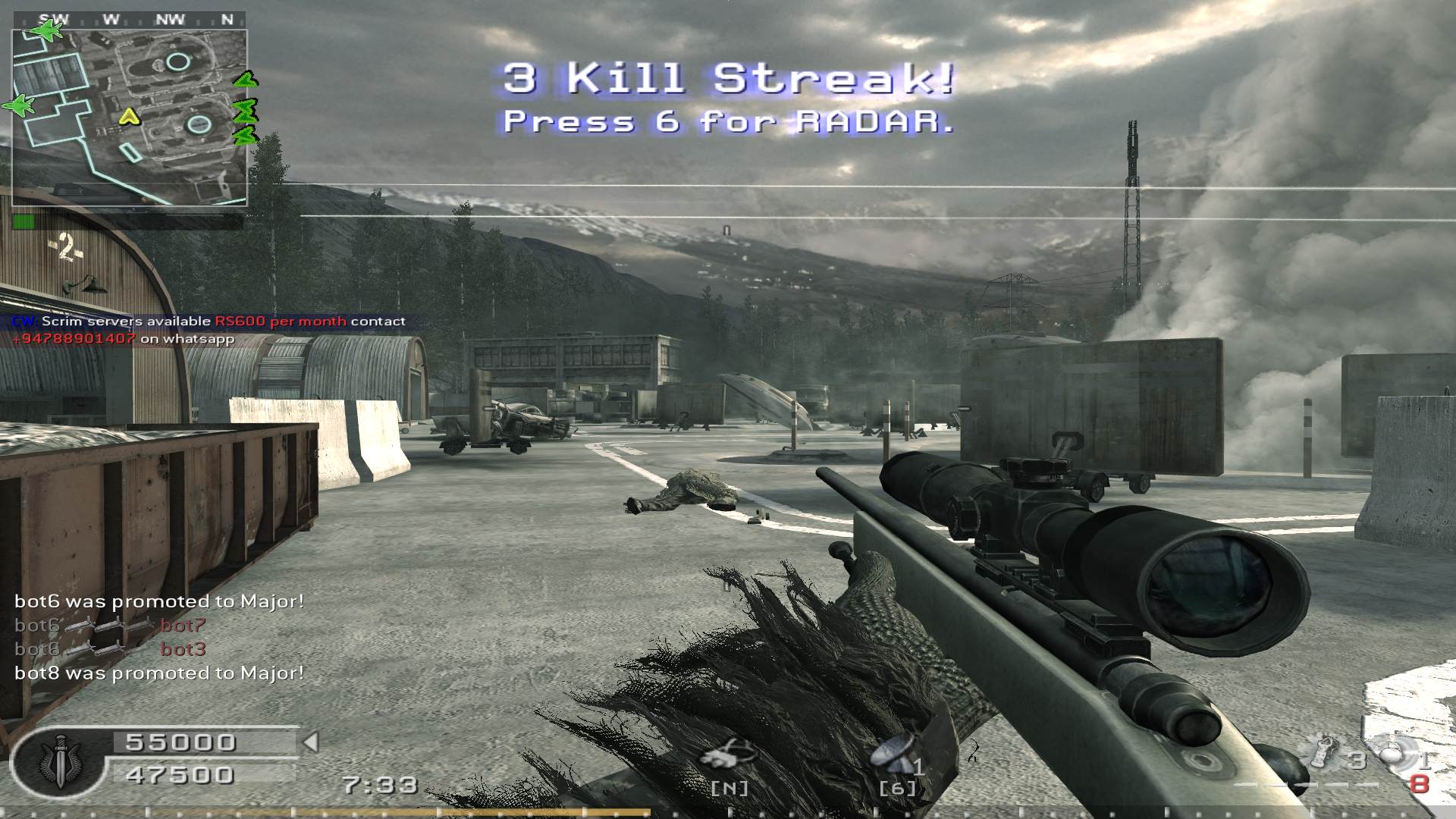Select the yellow player arrow on minimap

point(130,117)
